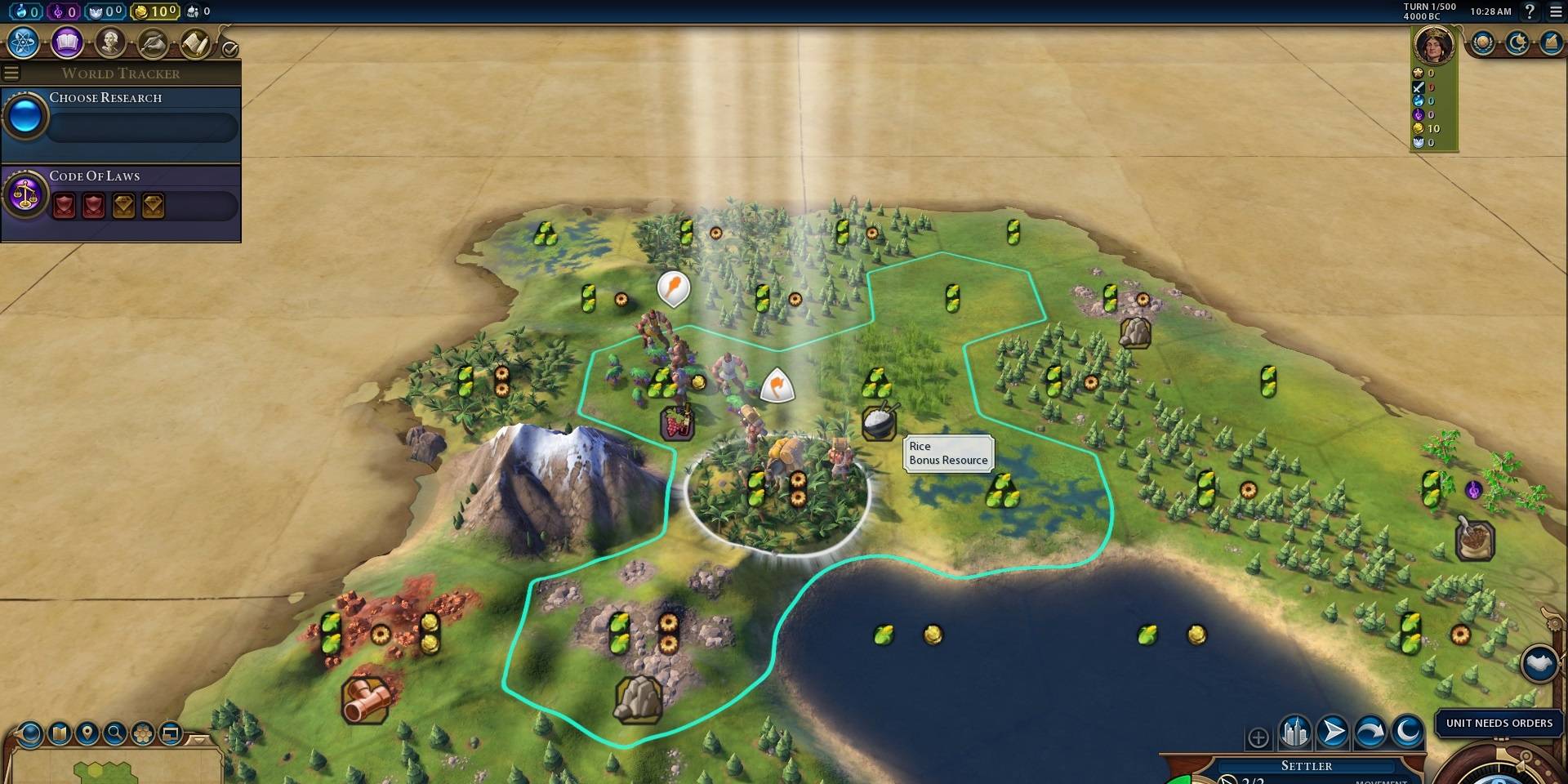Open the sun and moon icon
This screenshot has width=1568, height=784.
click(x=1517, y=43)
